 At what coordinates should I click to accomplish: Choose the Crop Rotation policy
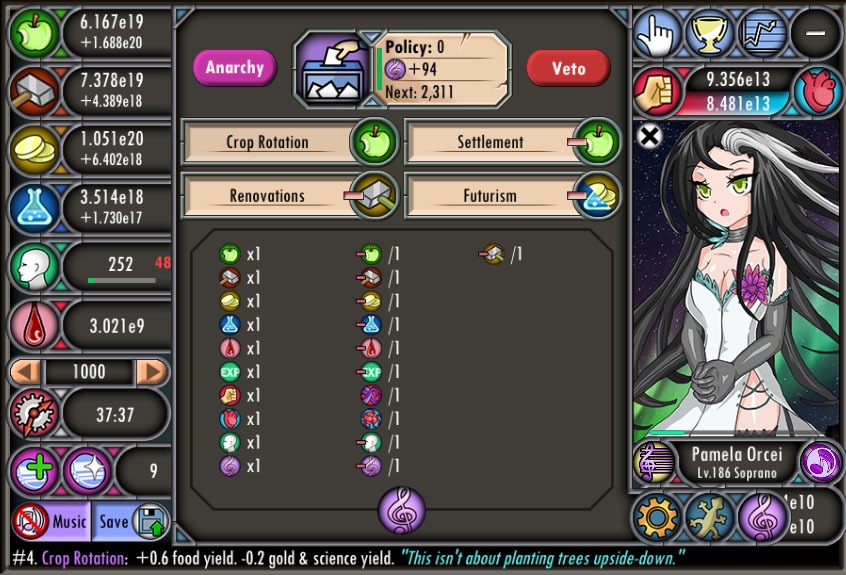point(267,142)
